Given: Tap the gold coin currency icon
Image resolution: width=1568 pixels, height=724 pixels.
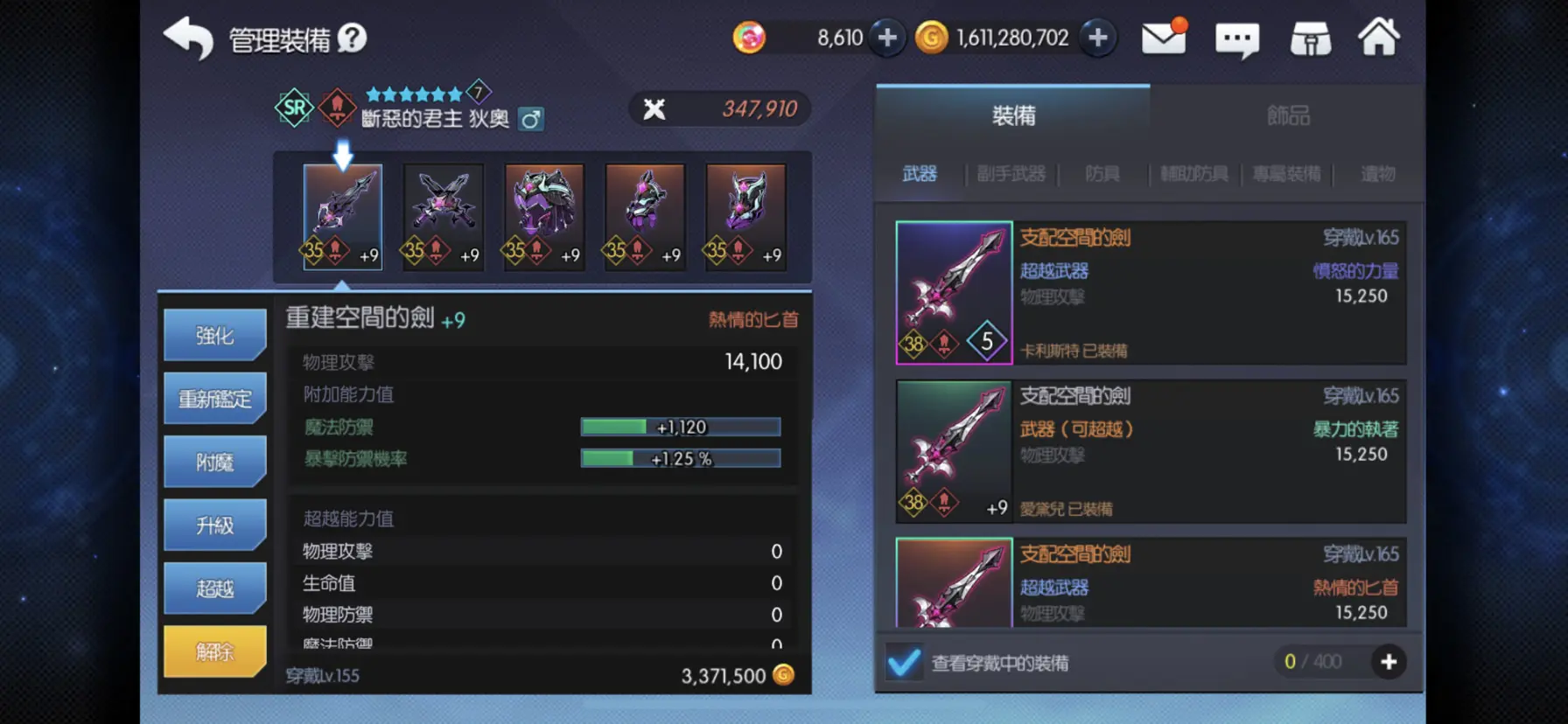Looking at the screenshot, I should point(933,38).
